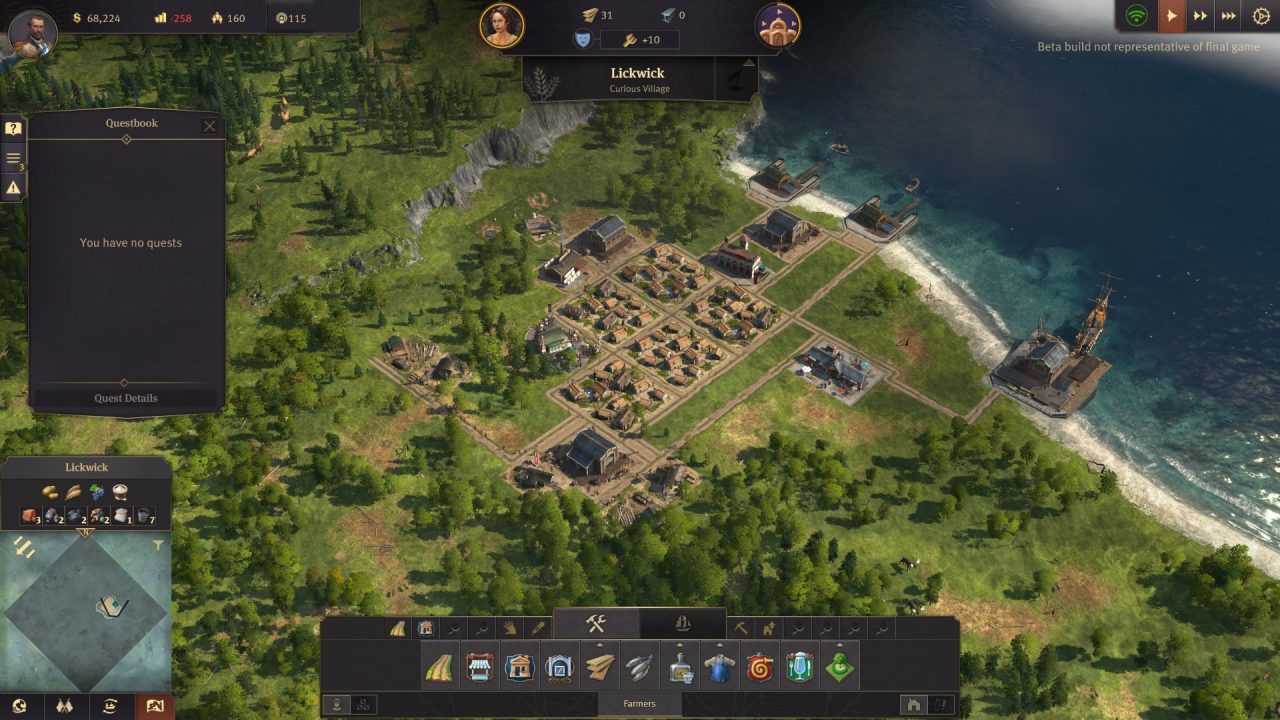Click the minimap
1280x720 pixels.
(x=86, y=608)
